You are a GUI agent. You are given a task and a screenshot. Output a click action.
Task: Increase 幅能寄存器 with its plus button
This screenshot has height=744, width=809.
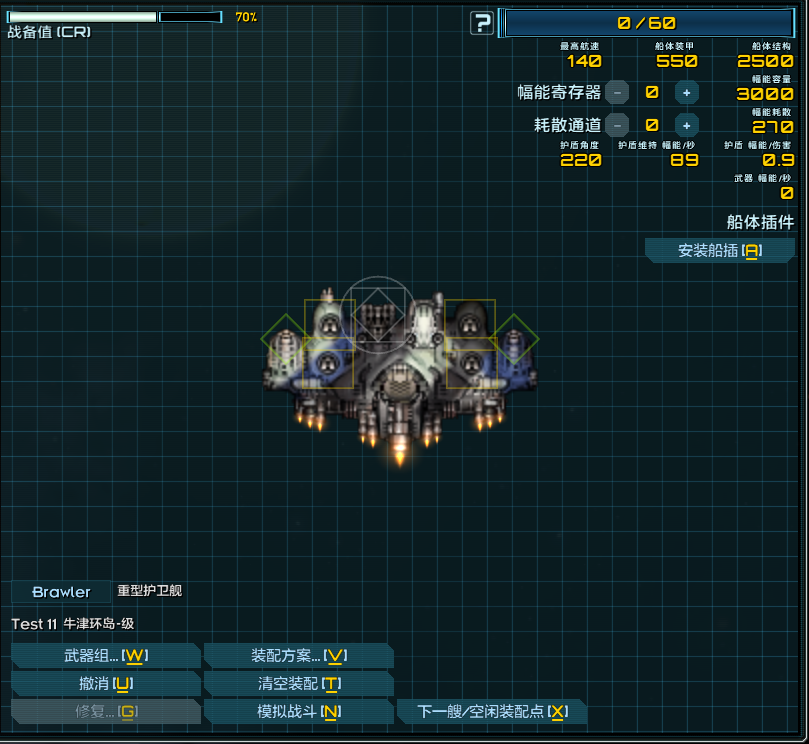[686, 92]
